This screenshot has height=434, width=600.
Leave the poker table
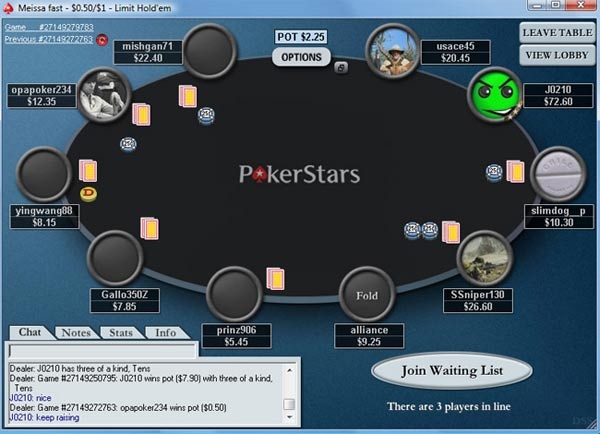[555, 32]
